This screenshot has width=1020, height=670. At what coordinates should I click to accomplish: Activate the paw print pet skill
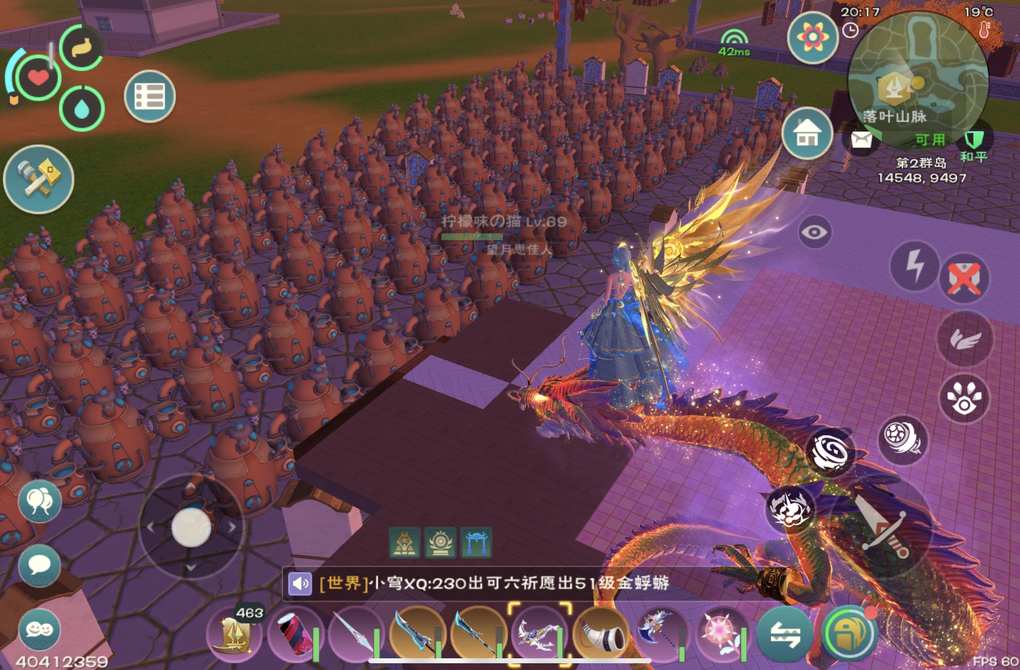click(965, 398)
